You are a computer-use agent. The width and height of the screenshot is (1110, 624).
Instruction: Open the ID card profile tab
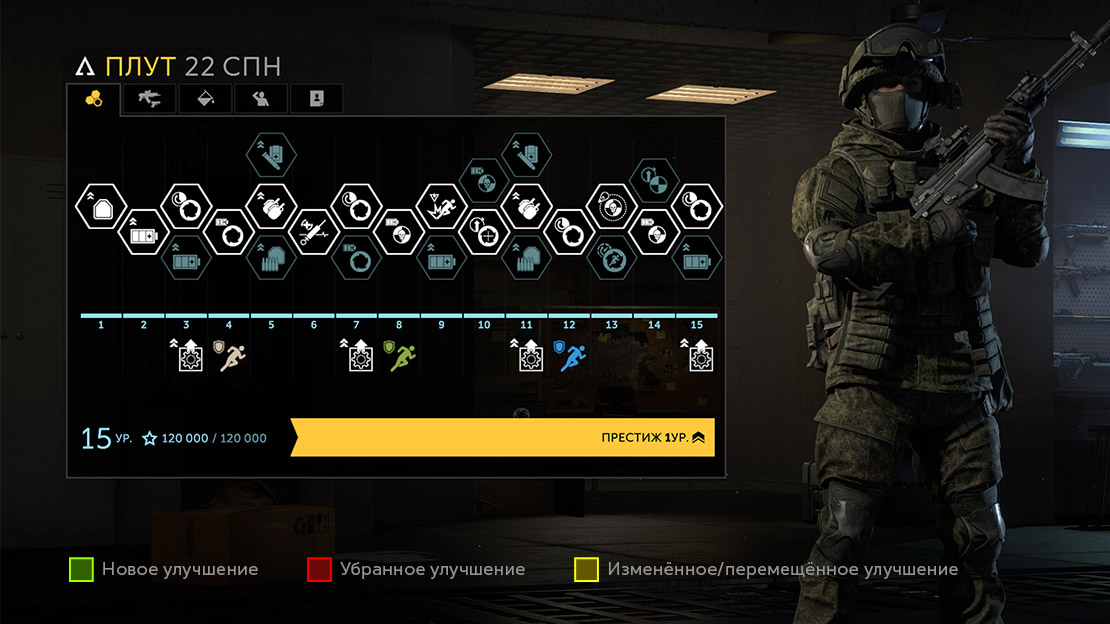point(316,98)
